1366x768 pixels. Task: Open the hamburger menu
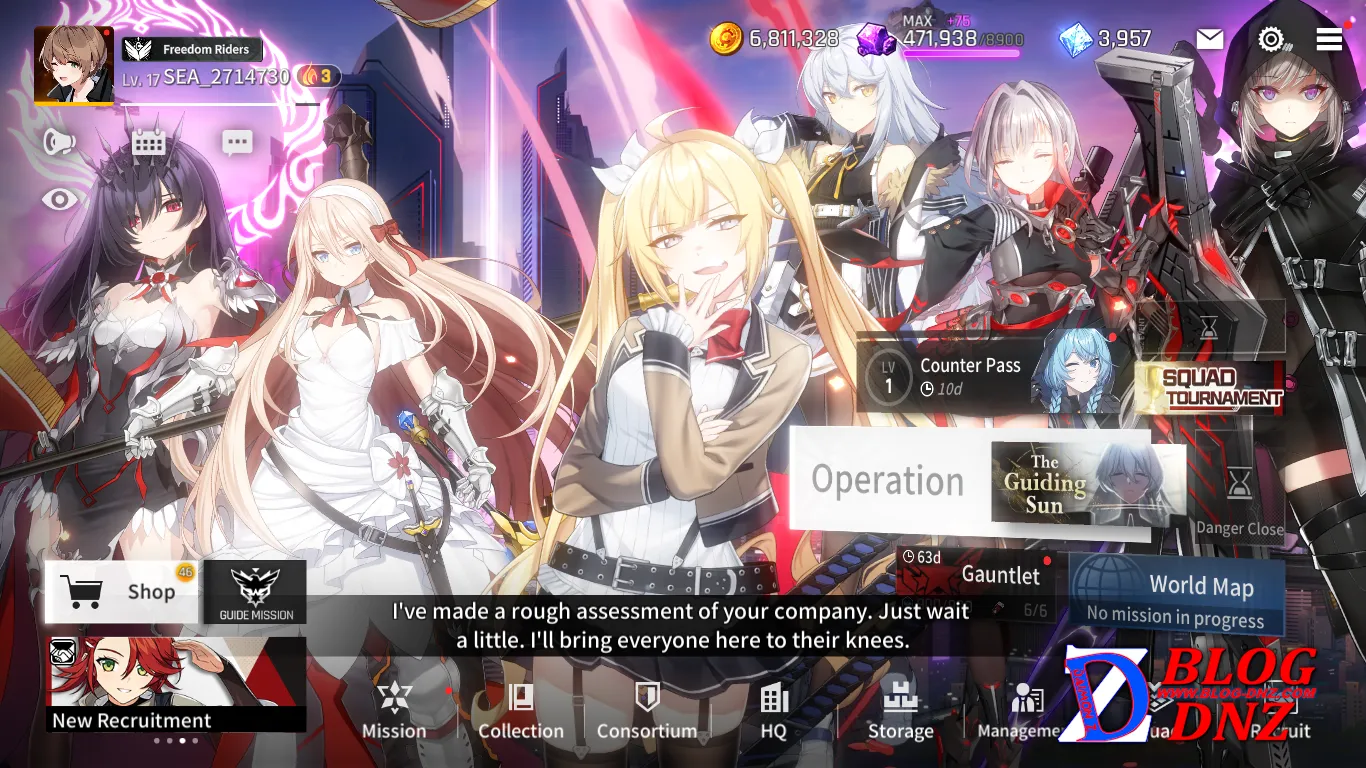point(1329,39)
